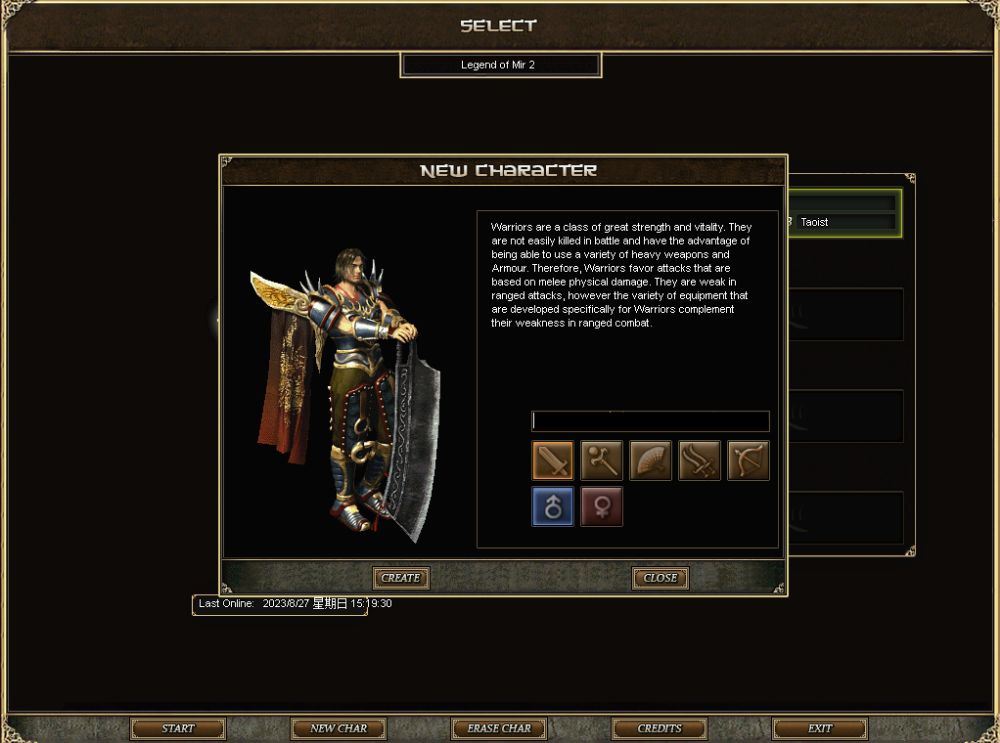Viewport: 1000px width, 743px height.
Task: Choose the Wizard staff class icon
Action: tap(602, 461)
